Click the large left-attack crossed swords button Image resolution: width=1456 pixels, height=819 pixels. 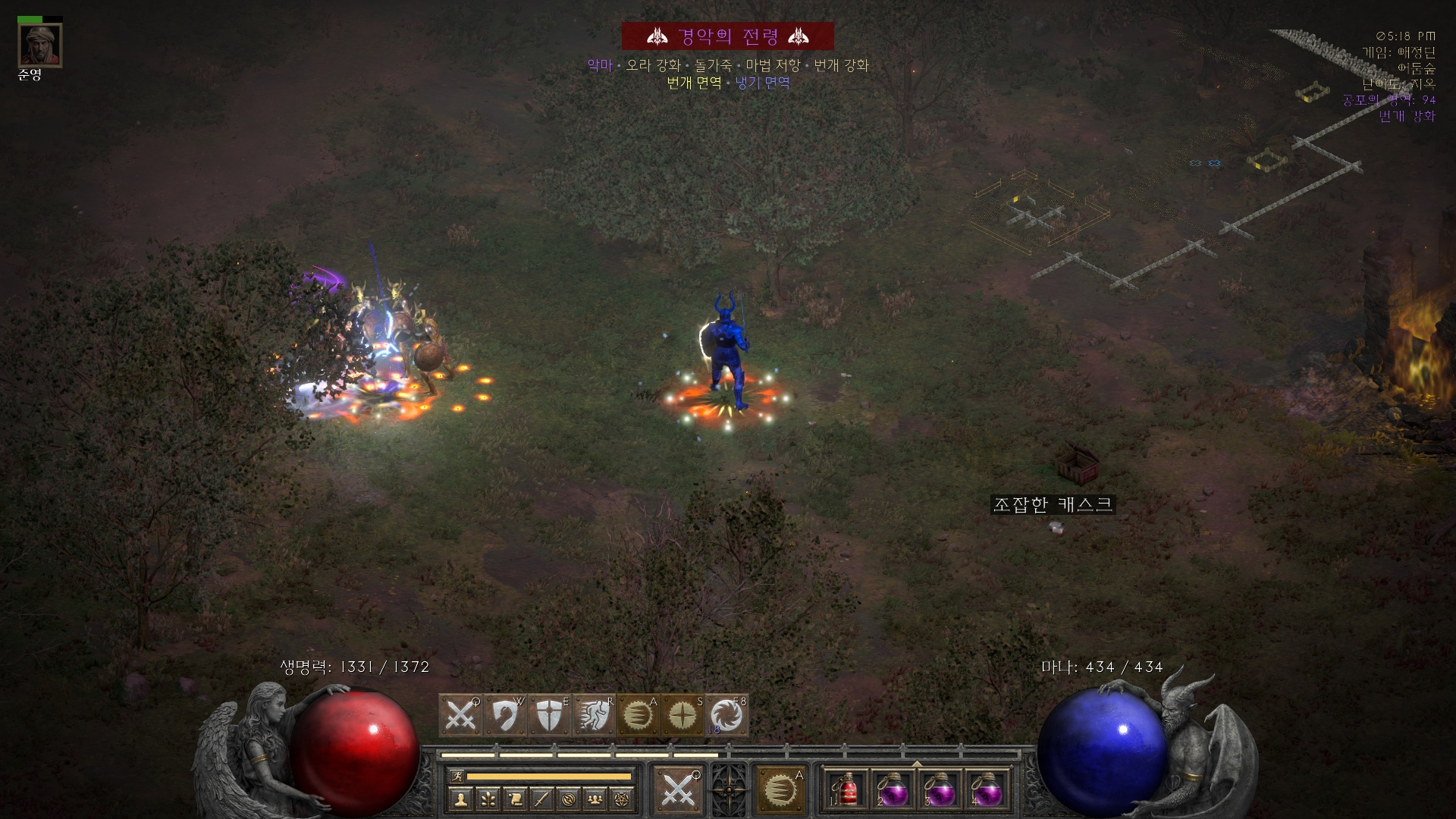tap(678, 790)
